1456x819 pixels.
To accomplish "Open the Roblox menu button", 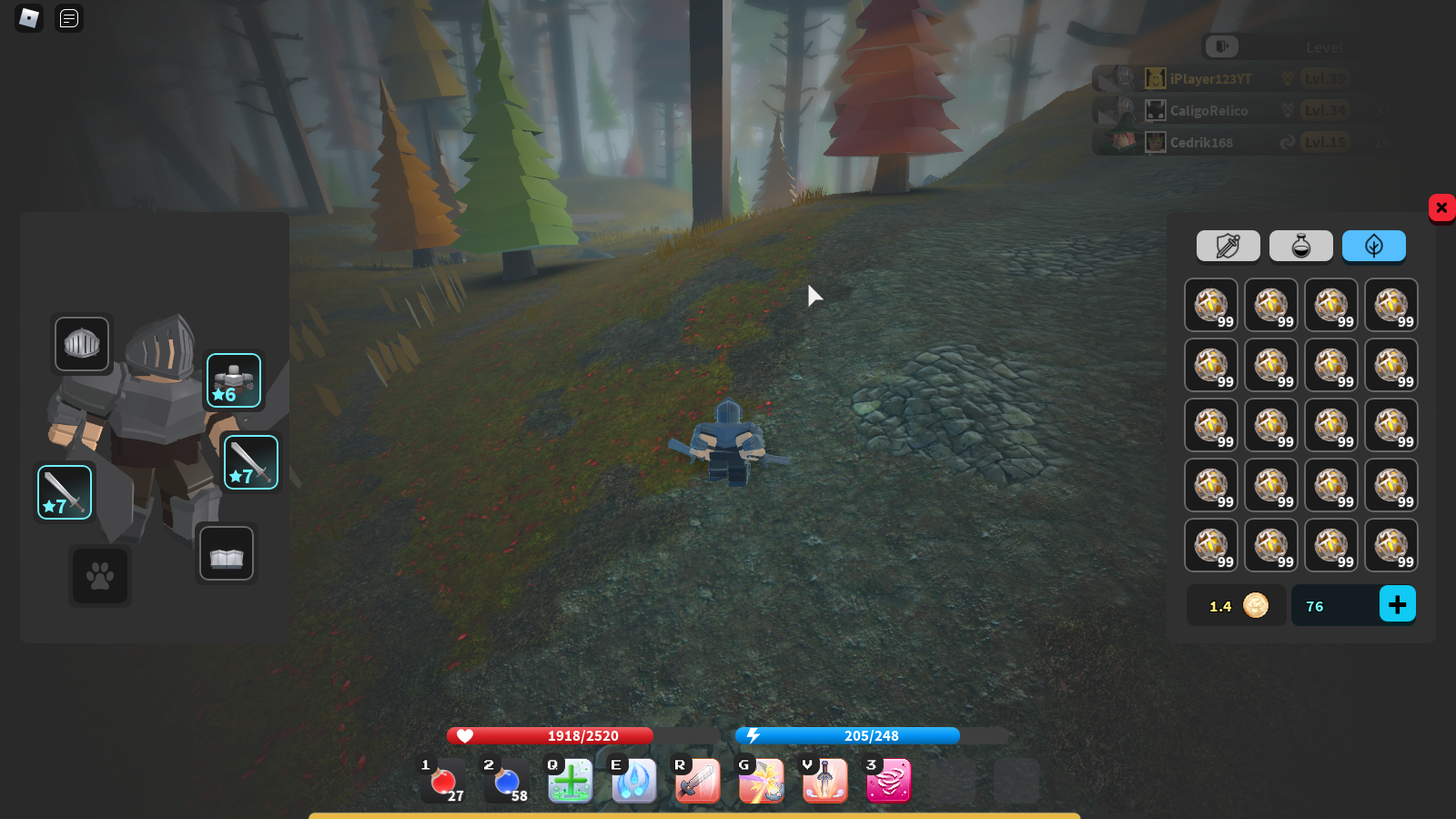I will tap(28, 18).
